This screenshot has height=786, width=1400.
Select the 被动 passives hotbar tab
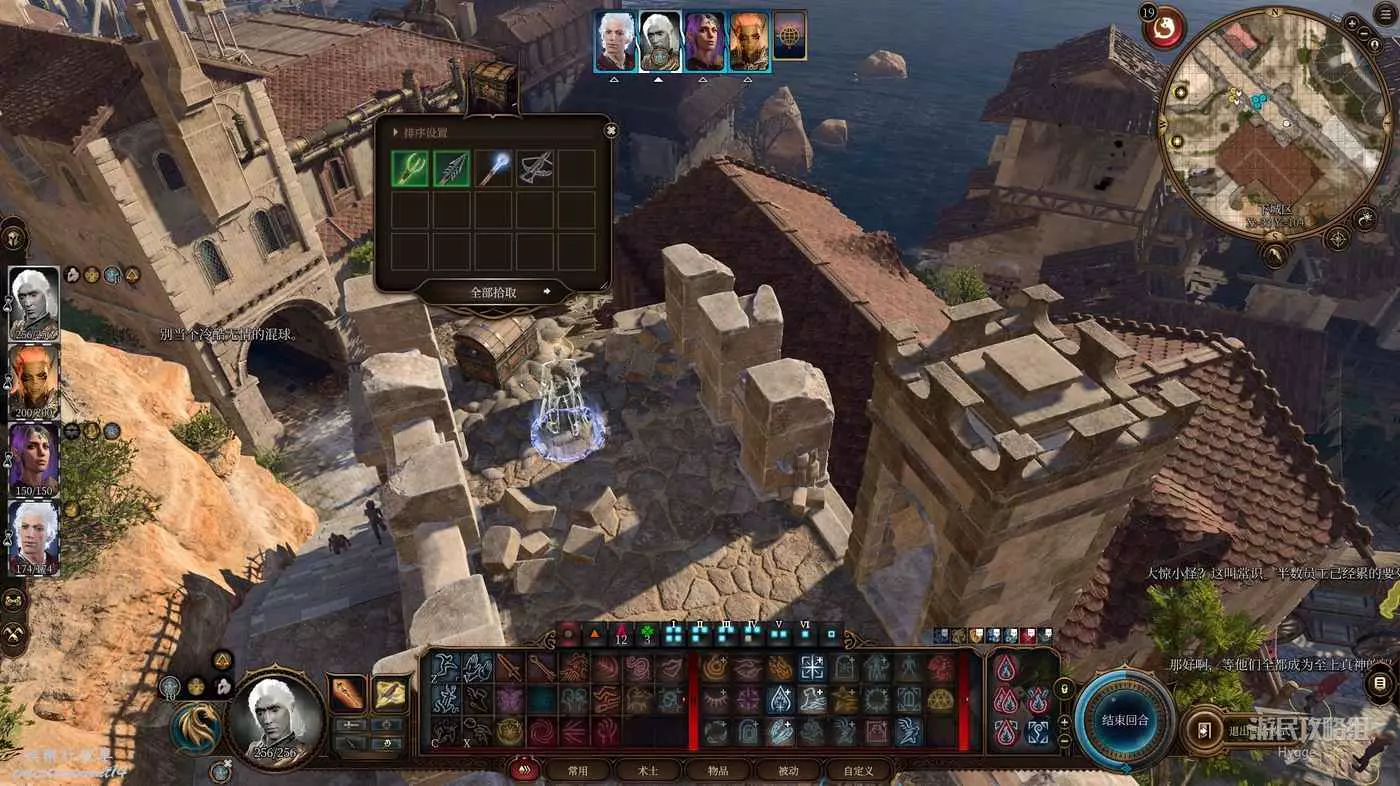(x=788, y=771)
